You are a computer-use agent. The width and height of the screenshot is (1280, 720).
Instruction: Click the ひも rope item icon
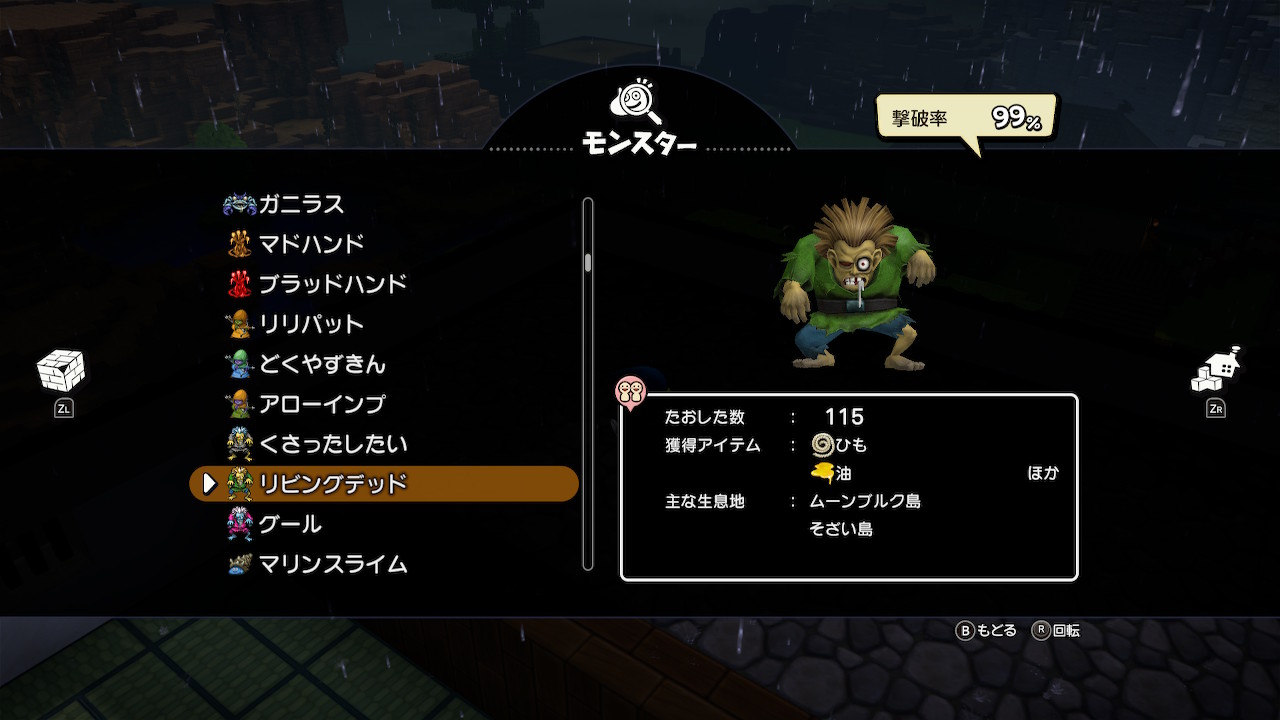[823, 445]
